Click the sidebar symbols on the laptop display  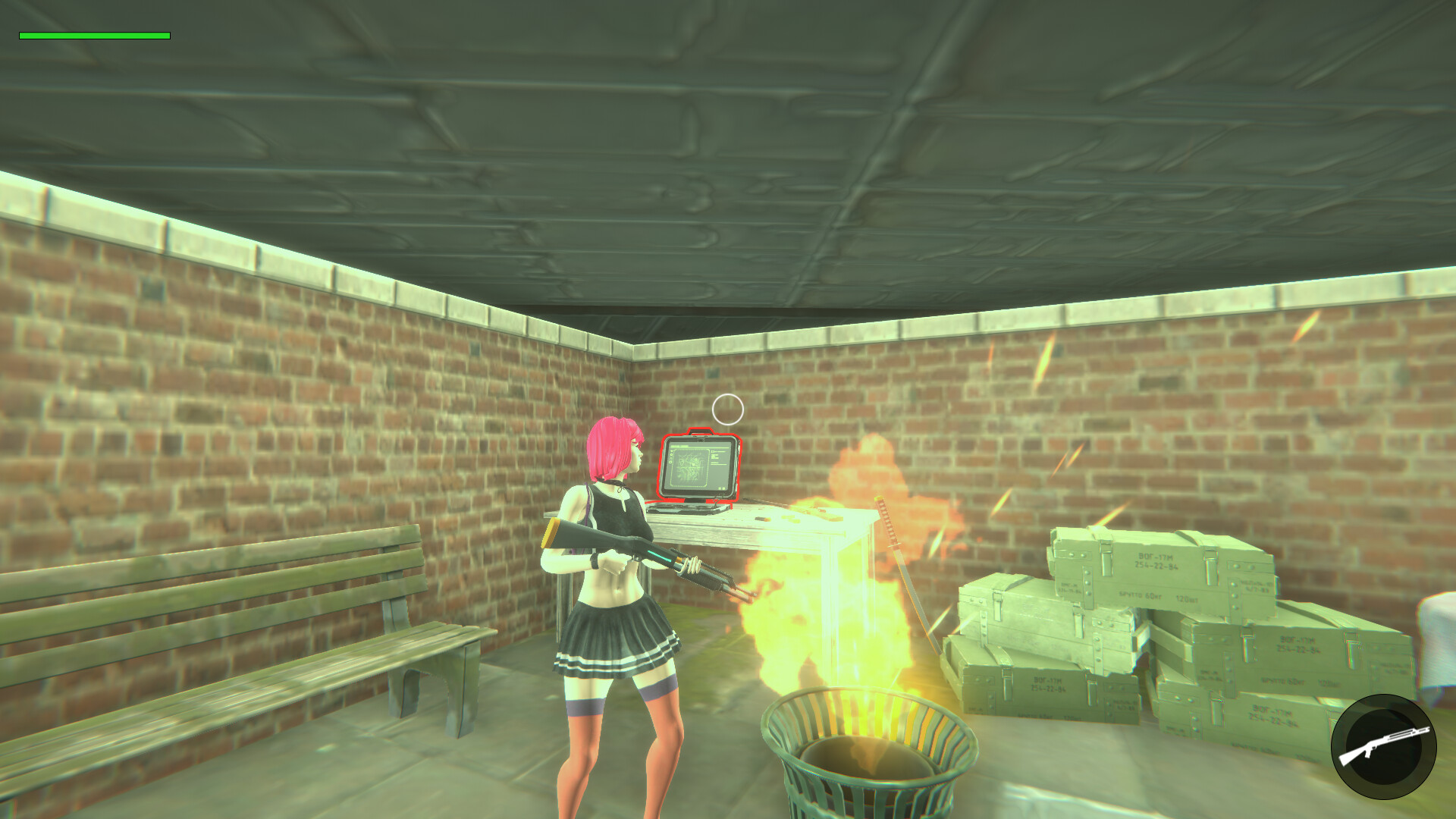pyautogui.click(x=670, y=457)
